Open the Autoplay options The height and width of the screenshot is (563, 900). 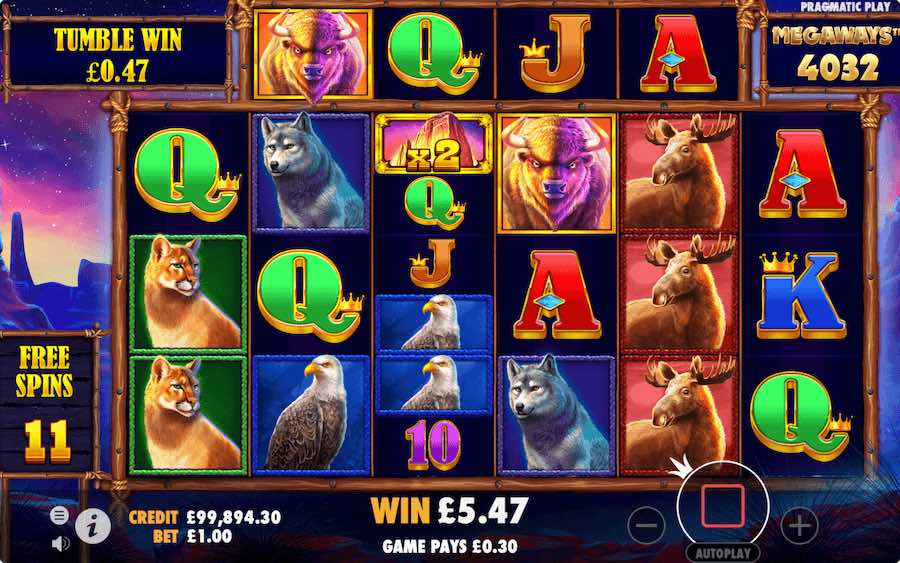721,552
